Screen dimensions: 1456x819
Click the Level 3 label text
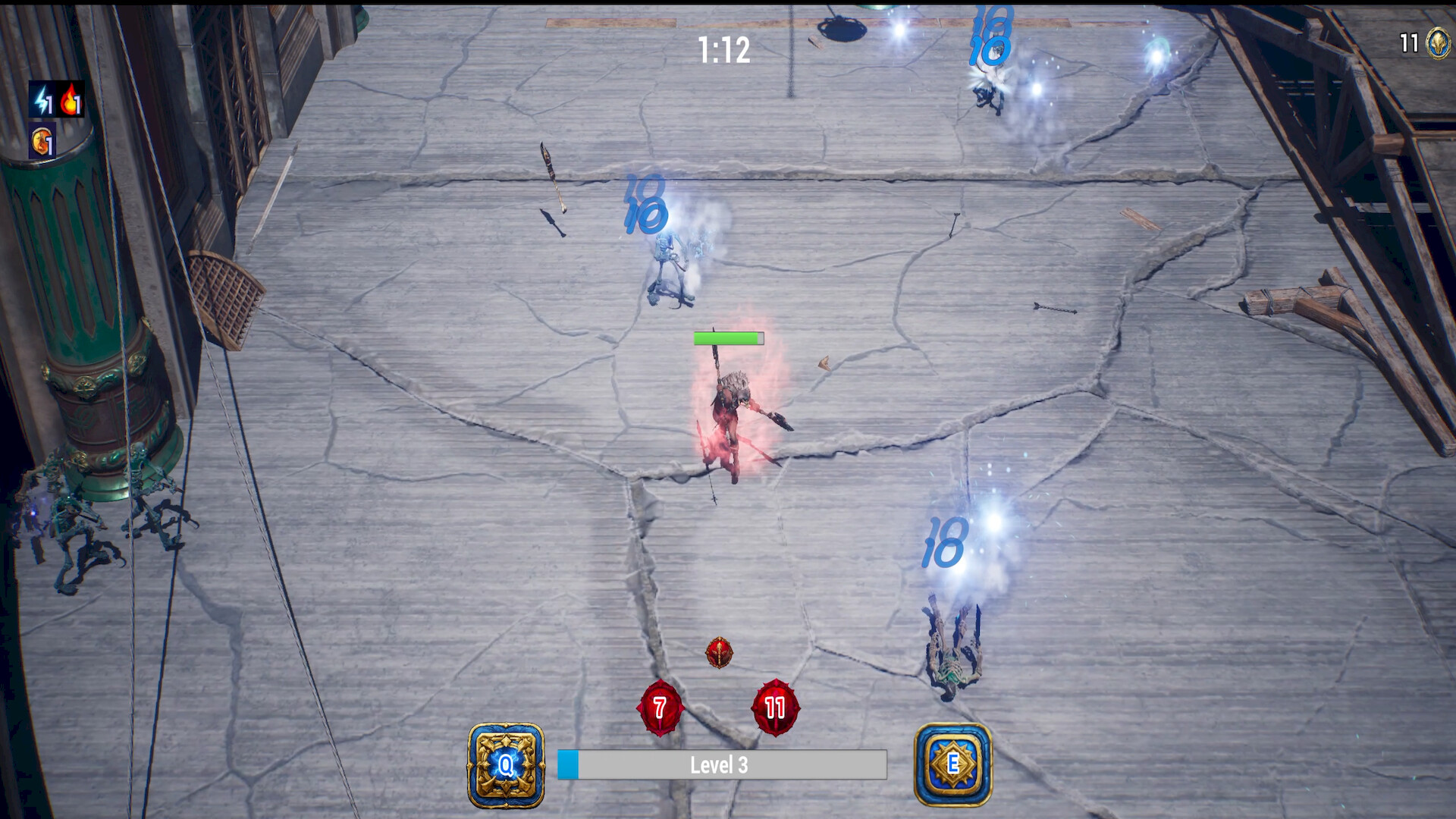[719, 766]
